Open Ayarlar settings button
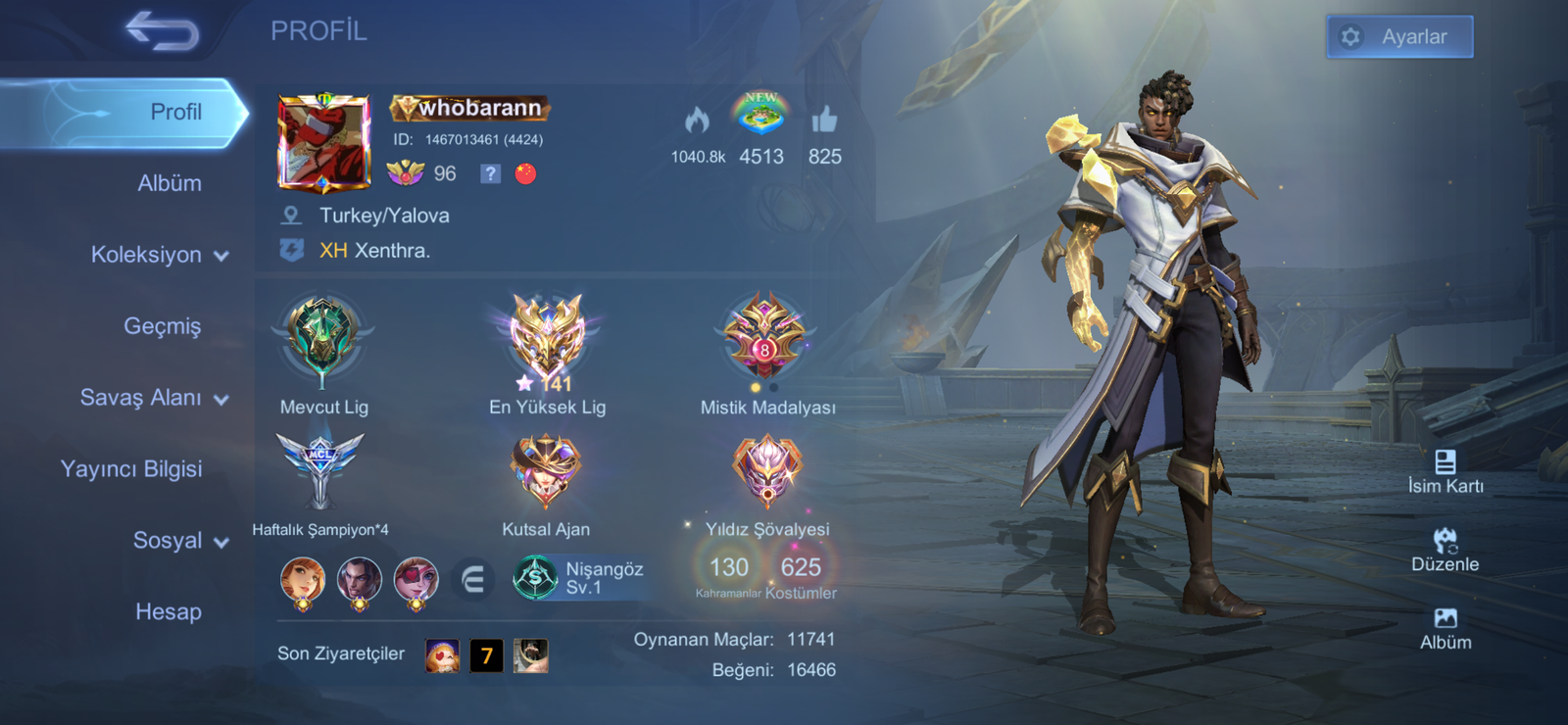The width and height of the screenshot is (1568, 725). tap(1399, 37)
